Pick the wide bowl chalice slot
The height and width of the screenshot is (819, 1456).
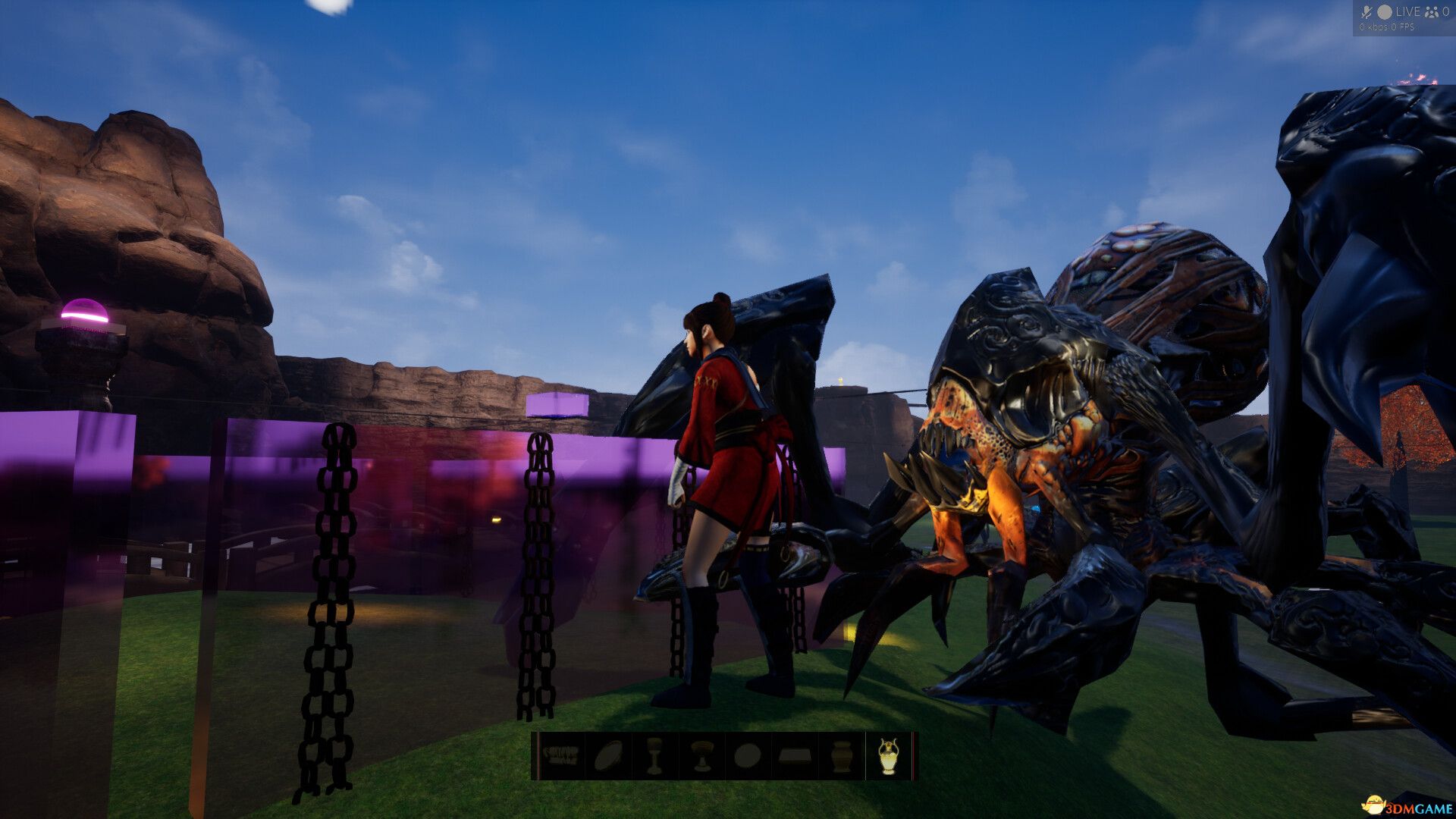pyautogui.click(x=701, y=756)
